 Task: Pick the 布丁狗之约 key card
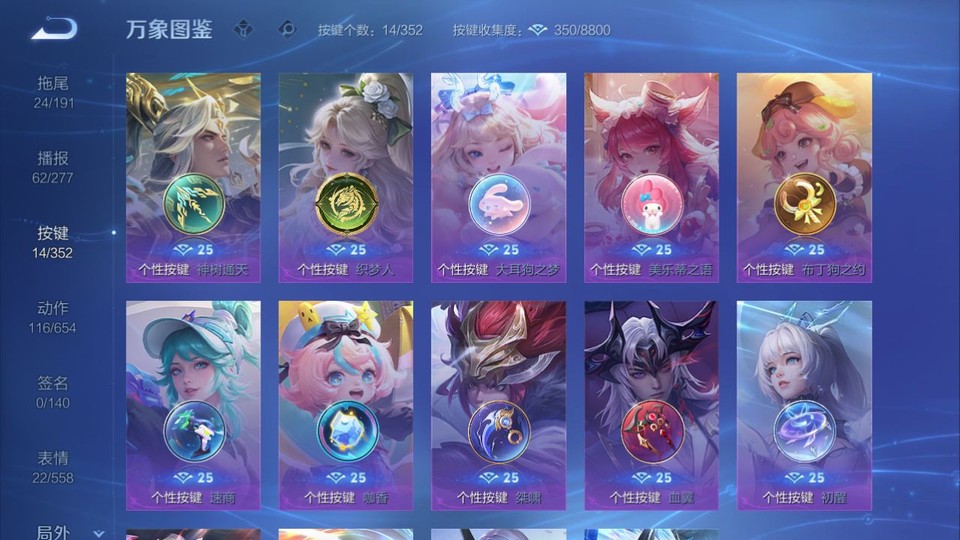pyautogui.click(x=804, y=178)
